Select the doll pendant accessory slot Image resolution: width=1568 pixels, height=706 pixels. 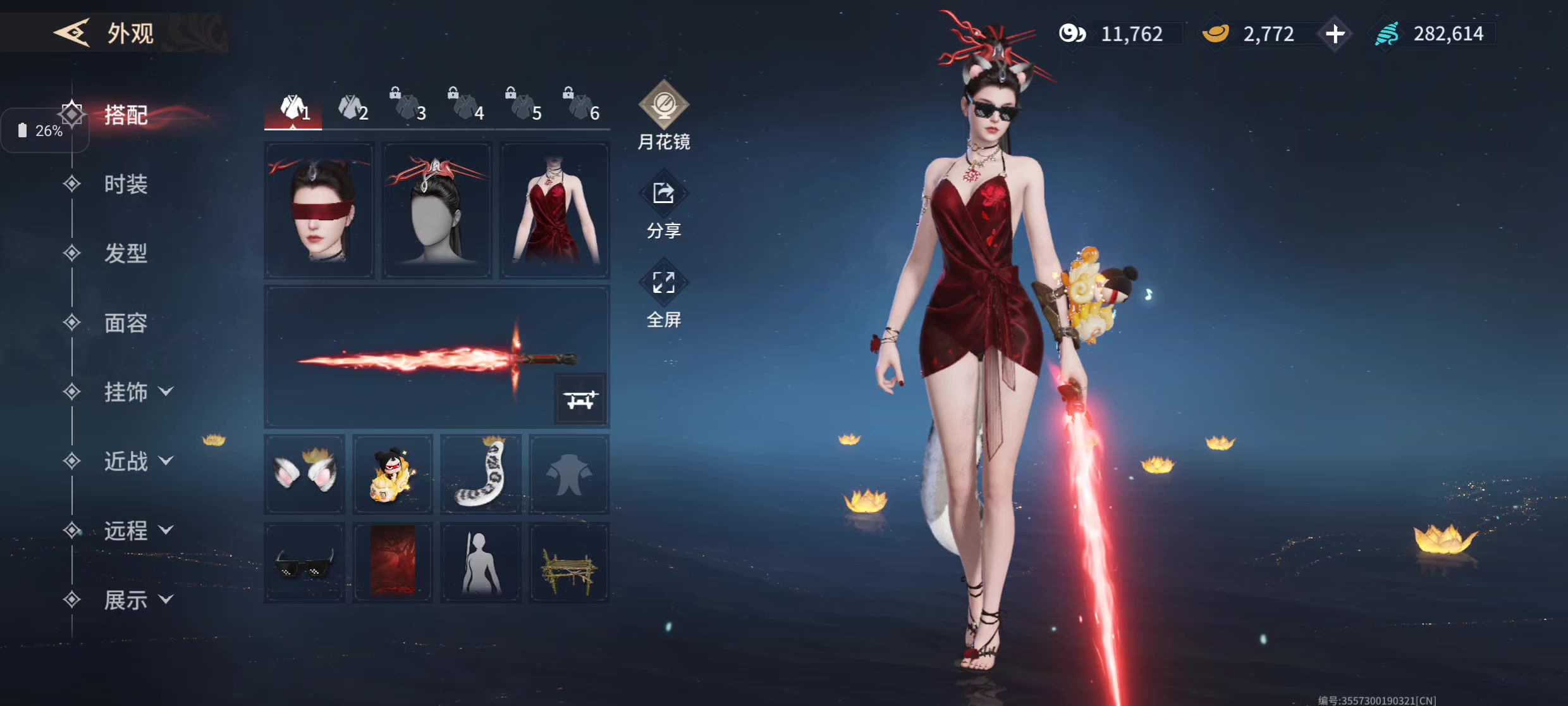pos(393,474)
